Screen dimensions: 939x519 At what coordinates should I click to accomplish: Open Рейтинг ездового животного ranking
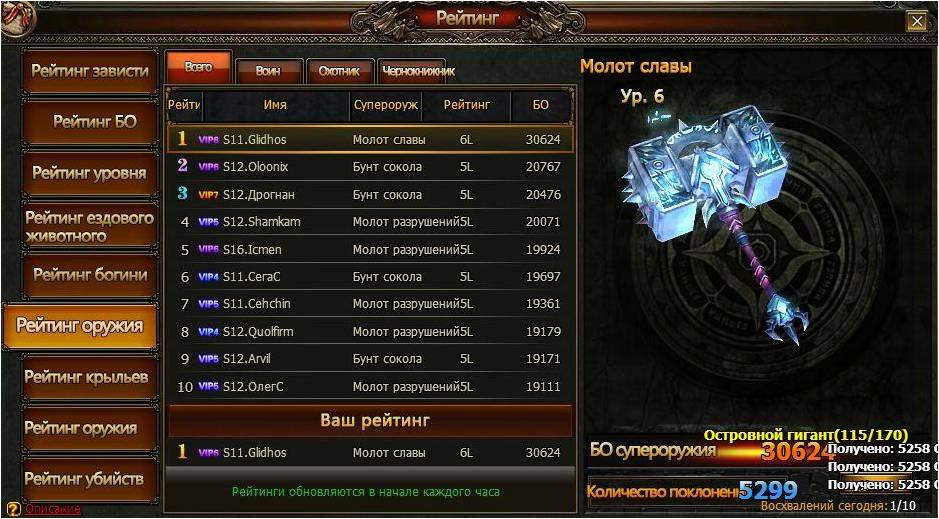coord(90,226)
